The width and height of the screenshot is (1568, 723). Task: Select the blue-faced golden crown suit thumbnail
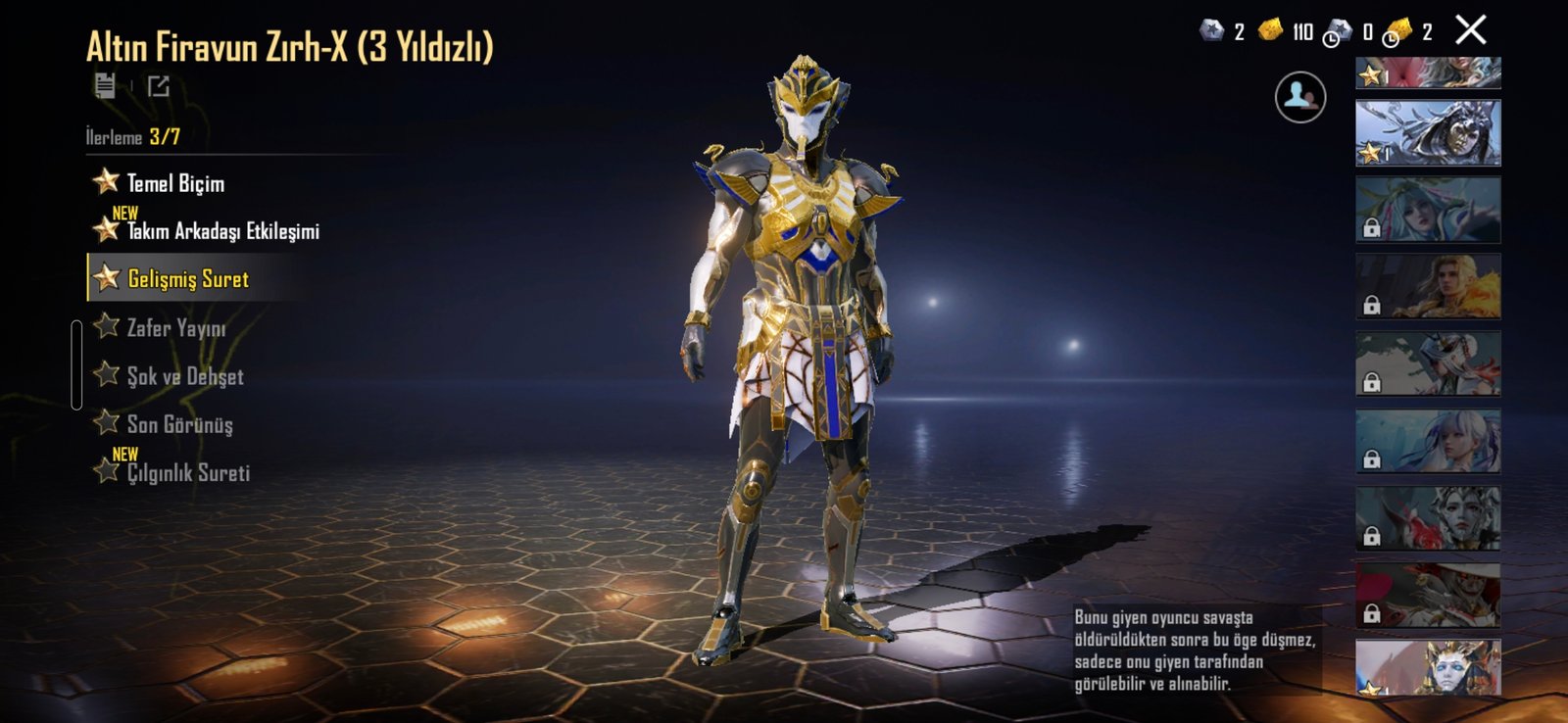coord(1427,667)
